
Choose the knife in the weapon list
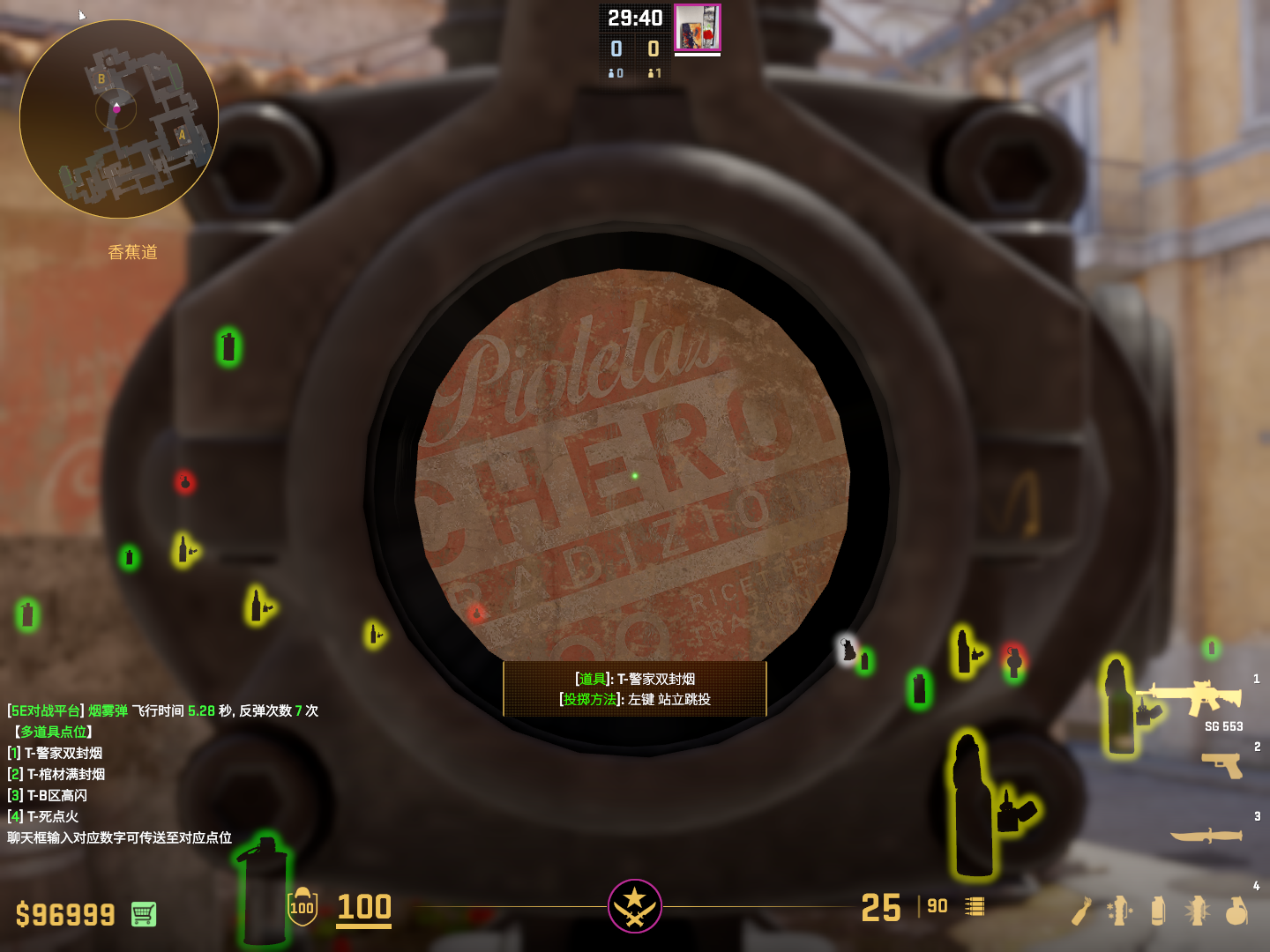(x=1206, y=835)
